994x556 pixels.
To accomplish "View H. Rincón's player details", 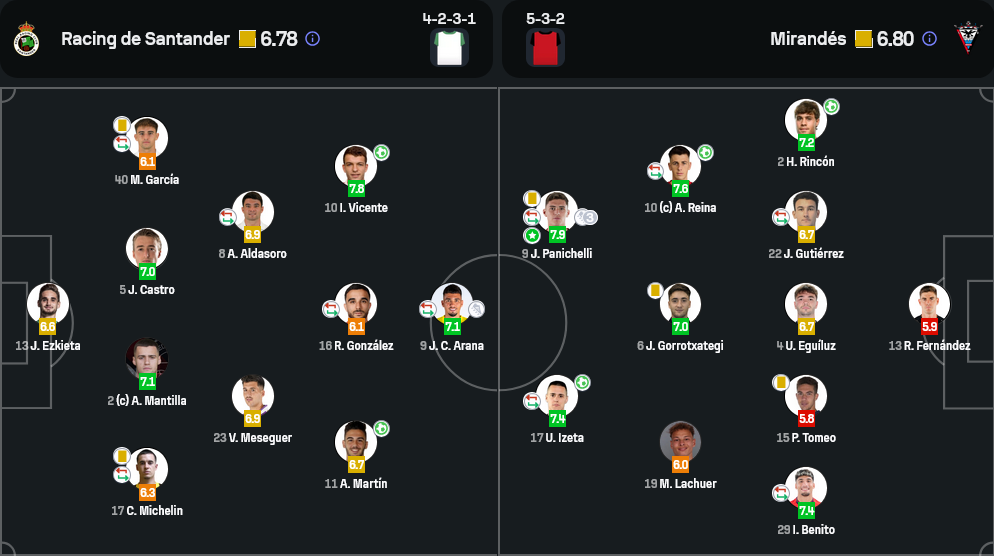I will tap(806, 121).
